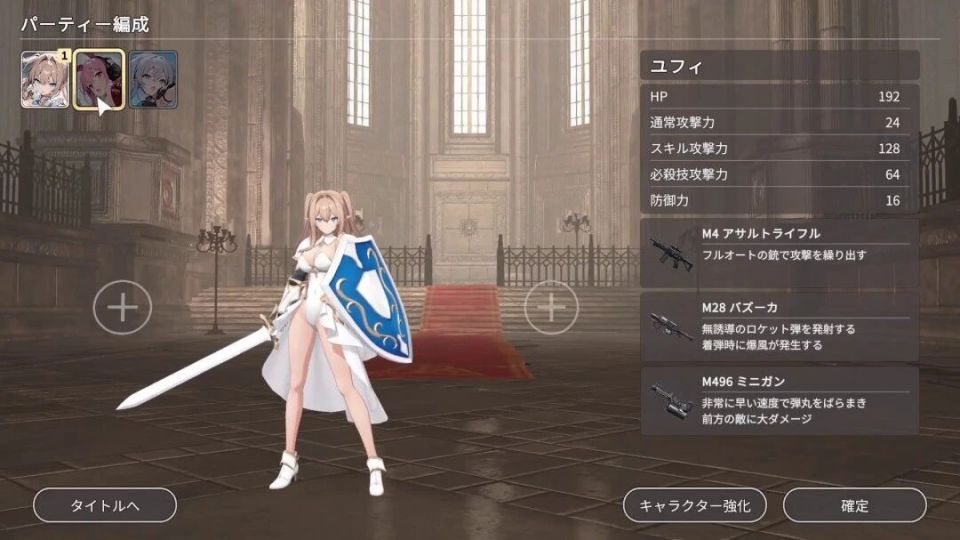Choose the M28 バズーカ skill row
Image resolution: width=960 pixels, height=540 pixels.
[x=779, y=327]
